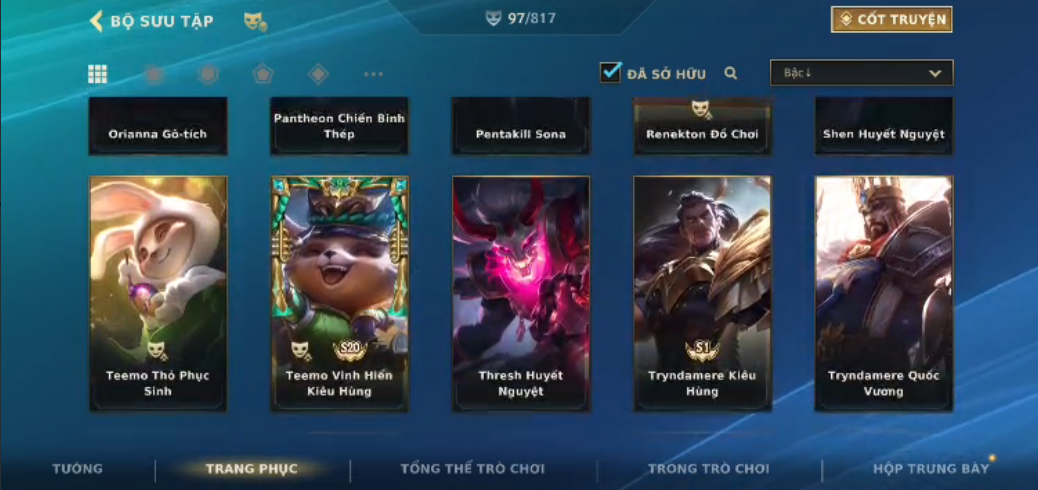Go back from Bộ Sưu Tập

(97, 21)
